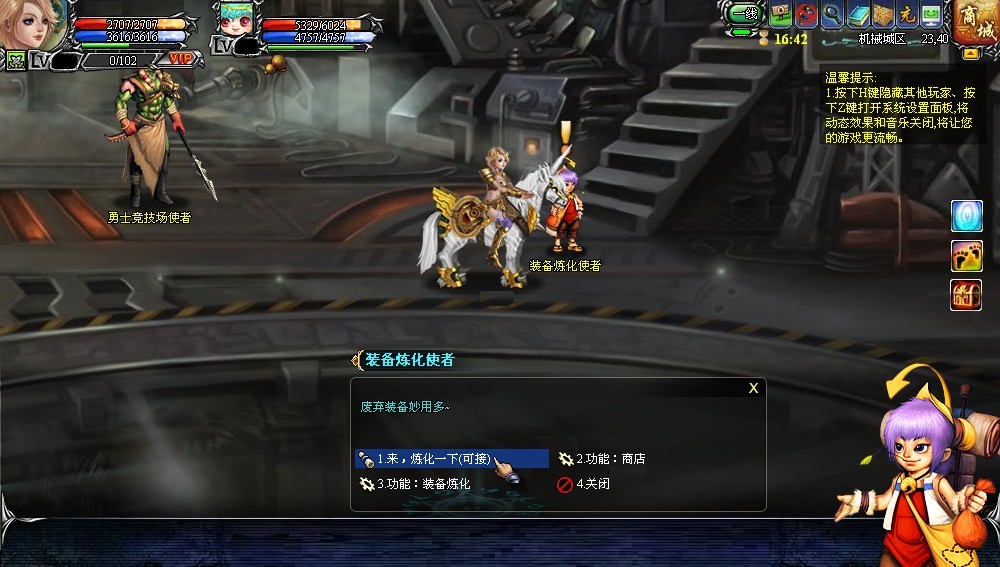This screenshot has height=567, width=1000.
Task: Choose dialogue option 1, the refining quest
Action: pos(451,459)
